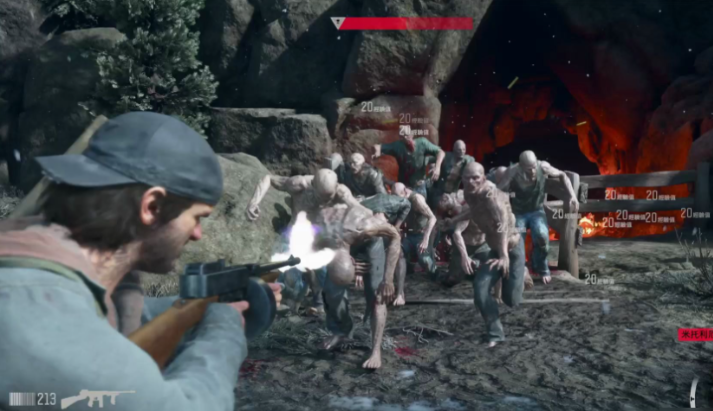713x411 pixels.
Task: Click the horde skull marker icon
Action: [337, 23]
